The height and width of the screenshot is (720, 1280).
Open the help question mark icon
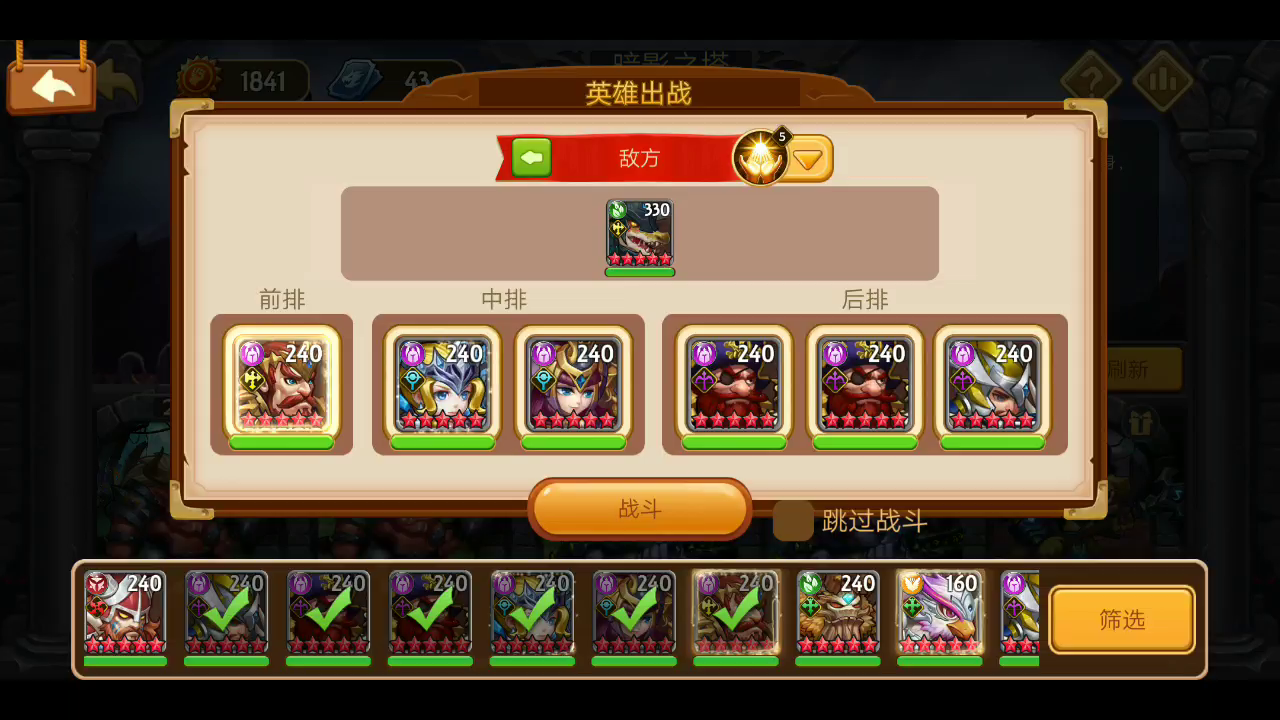1092,79
